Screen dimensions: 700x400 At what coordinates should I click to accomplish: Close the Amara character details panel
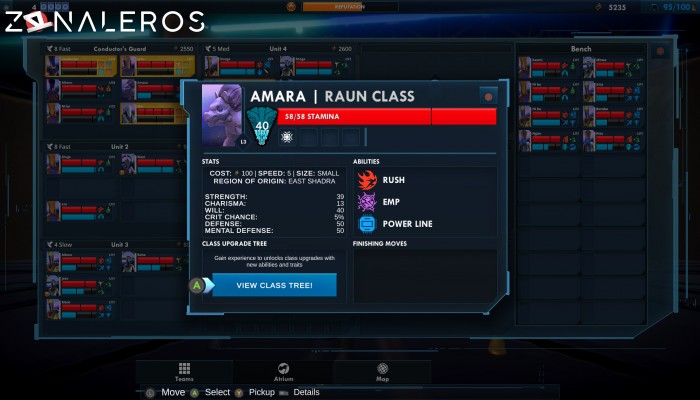pos(488,96)
